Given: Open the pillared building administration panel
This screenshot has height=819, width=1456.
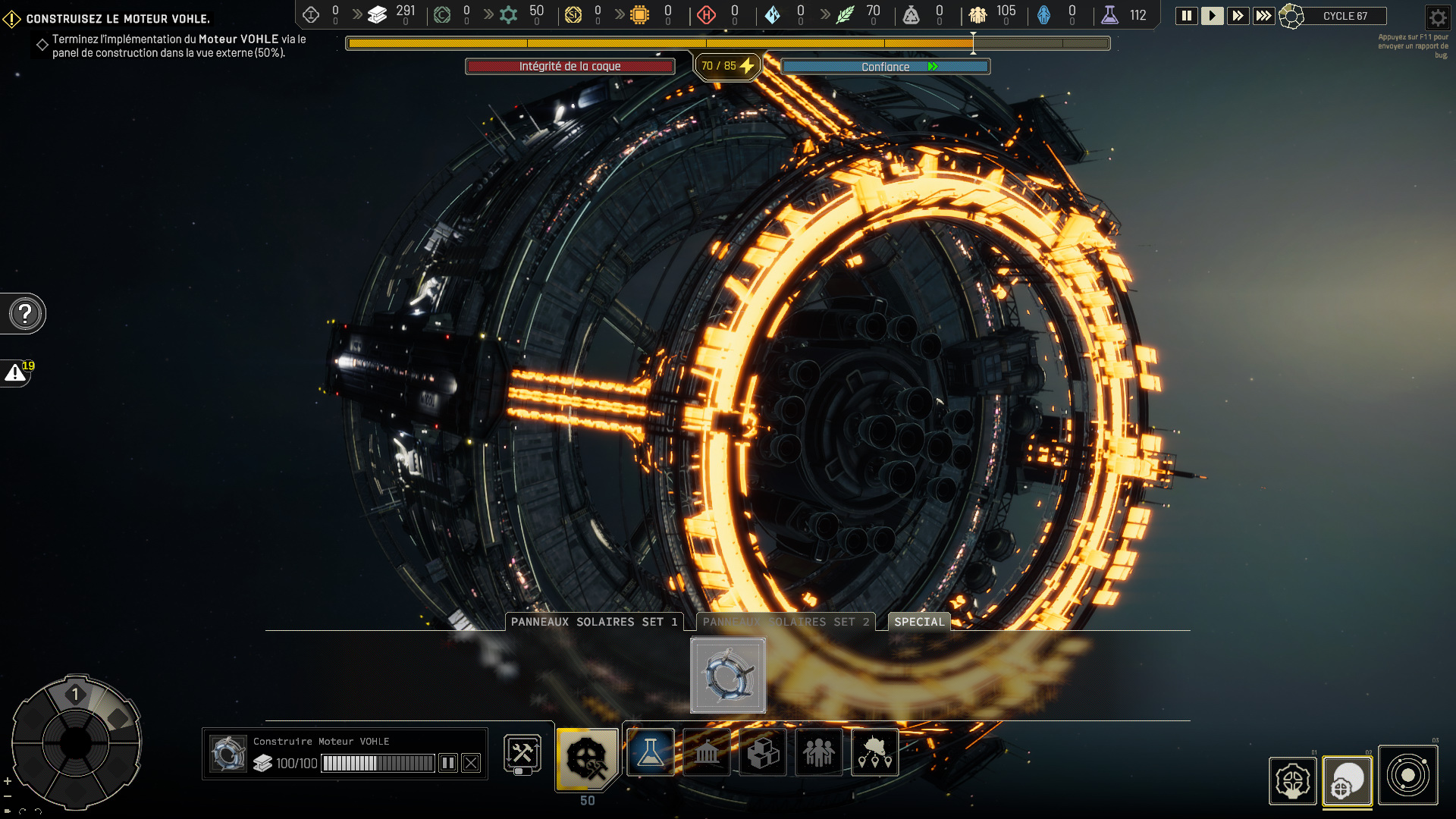Looking at the screenshot, I should 707,752.
